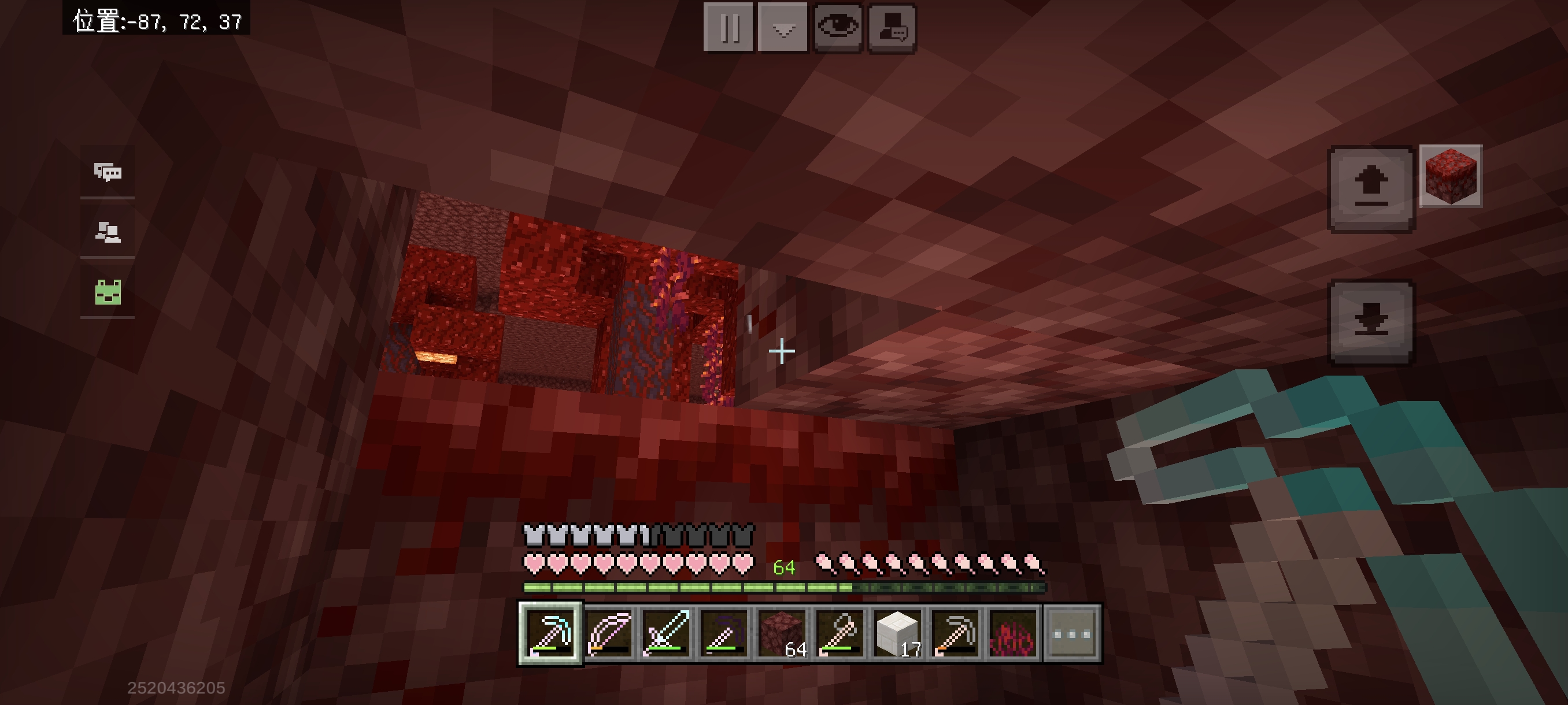Switch to the shovel slot
The width and height of the screenshot is (1568, 705).
pos(840,634)
